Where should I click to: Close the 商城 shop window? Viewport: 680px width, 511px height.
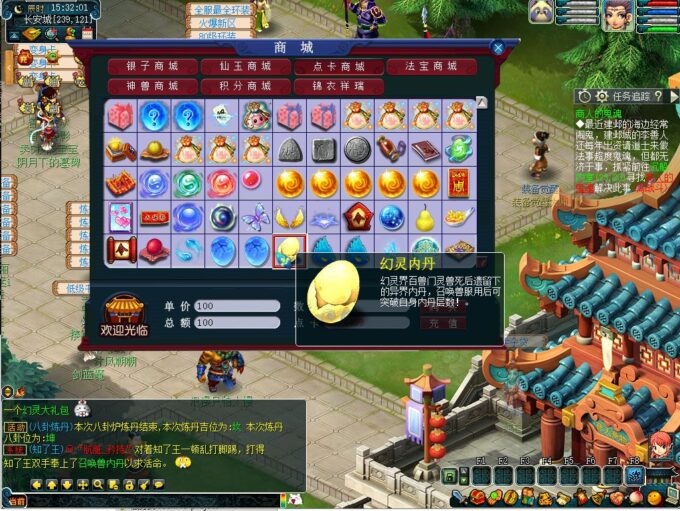(x=498, y=47)
